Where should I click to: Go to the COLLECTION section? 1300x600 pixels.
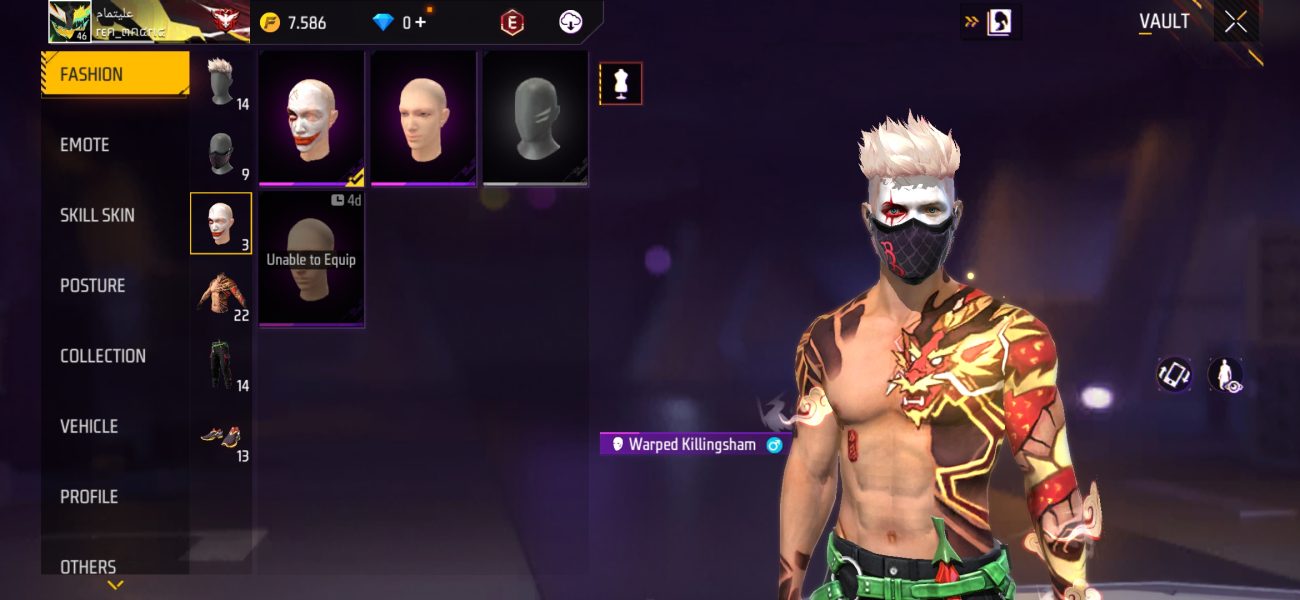point(102,356)
